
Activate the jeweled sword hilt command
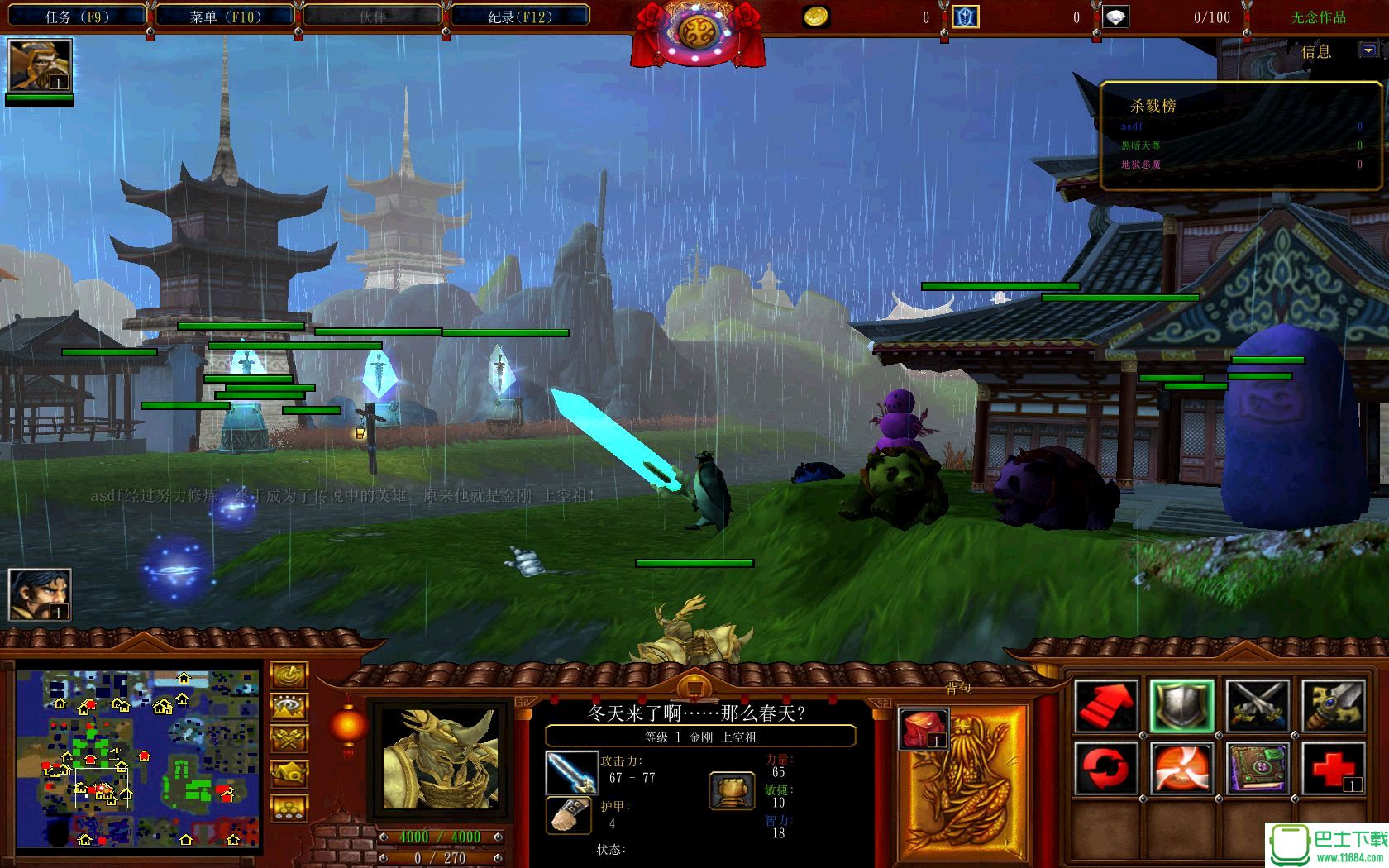pyautogui.click(x=1333, y=705)
